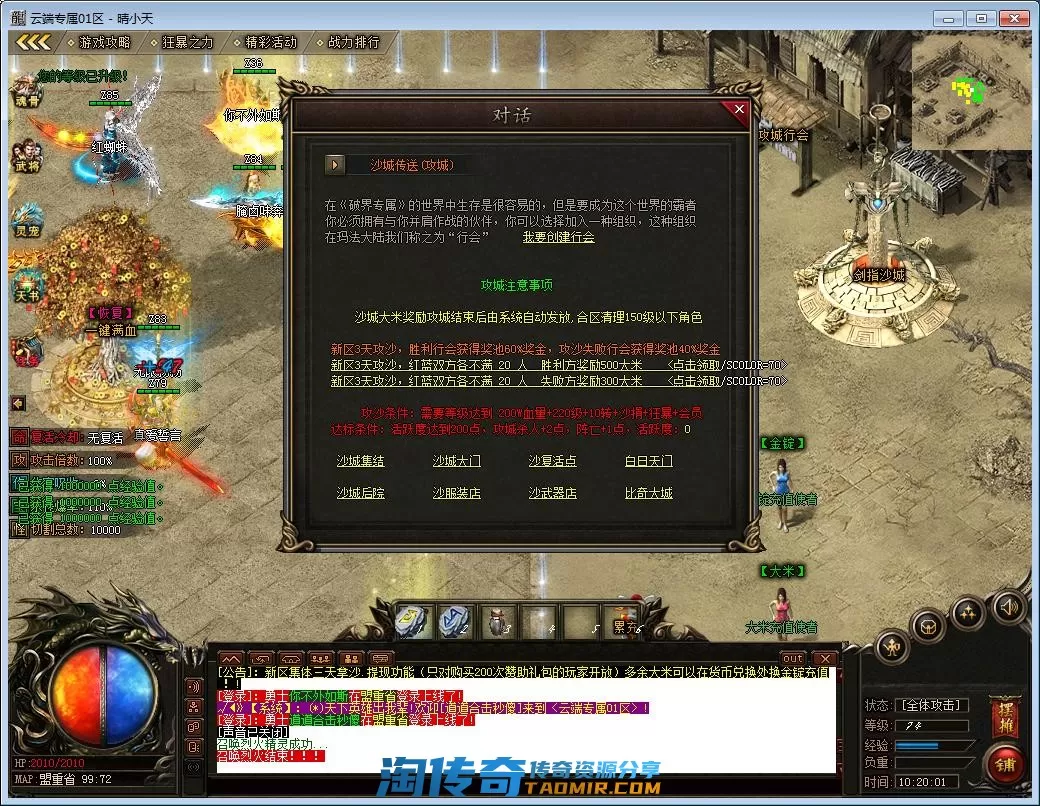Viewport: 1040px width, 806px height.
Task: Open the 魂骨 side icon
Action: 27,91
